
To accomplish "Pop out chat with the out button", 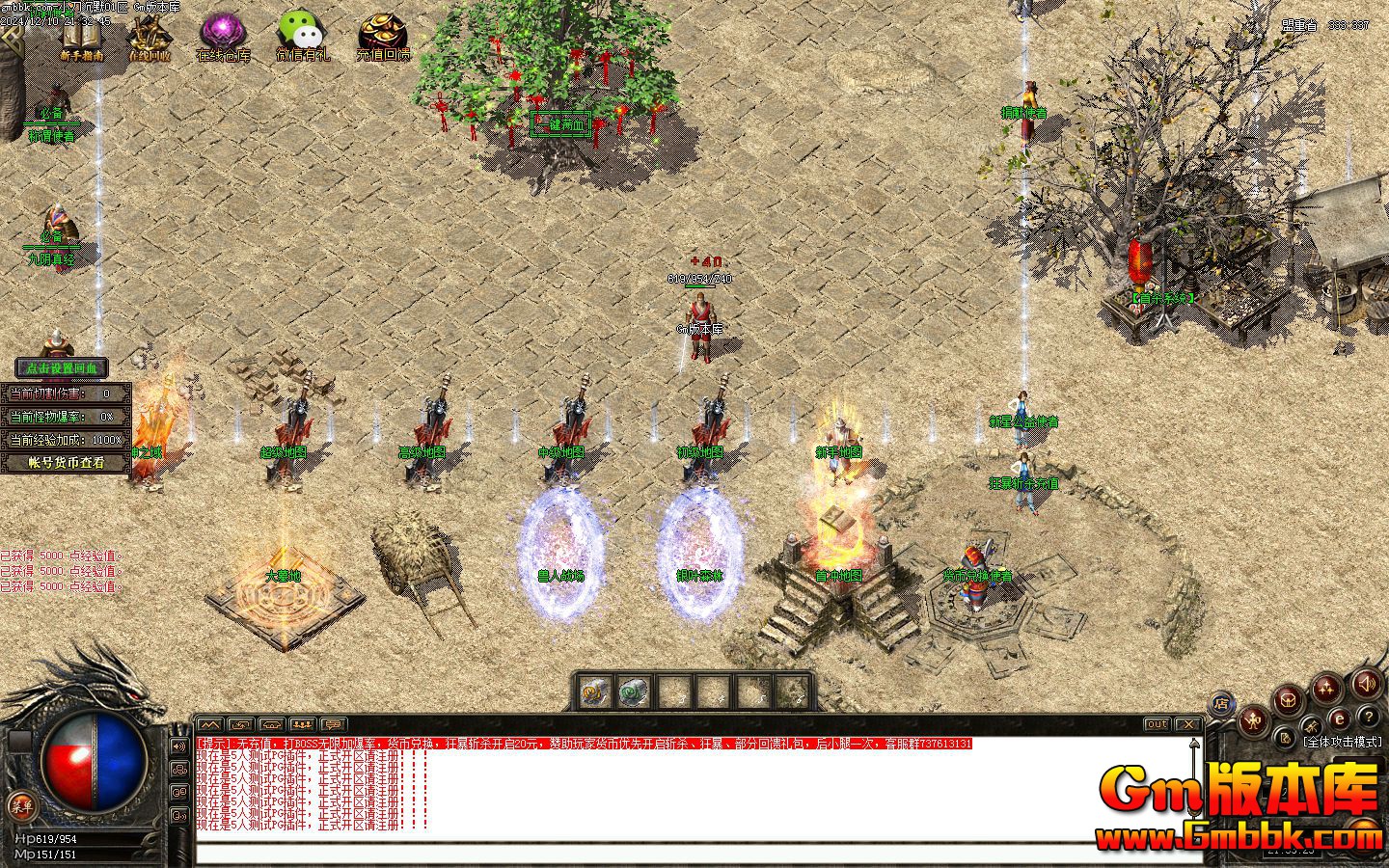I will tap(1156, 724).
